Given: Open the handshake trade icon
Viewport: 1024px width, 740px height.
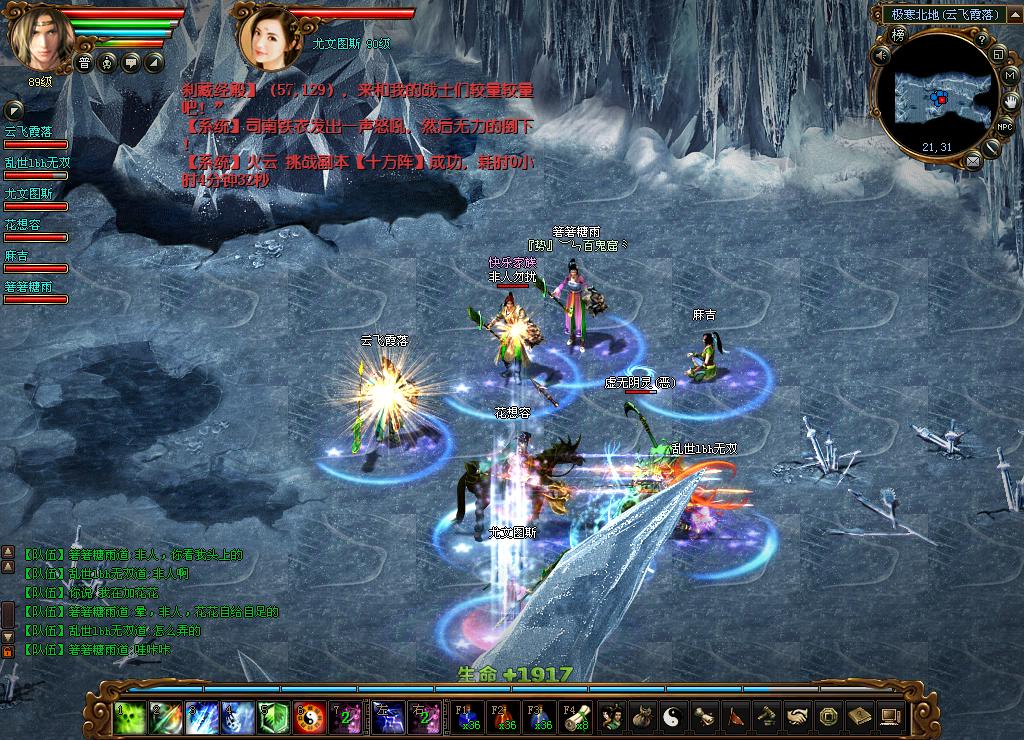Looking at the screenshot, I should (x=797, y=716).
